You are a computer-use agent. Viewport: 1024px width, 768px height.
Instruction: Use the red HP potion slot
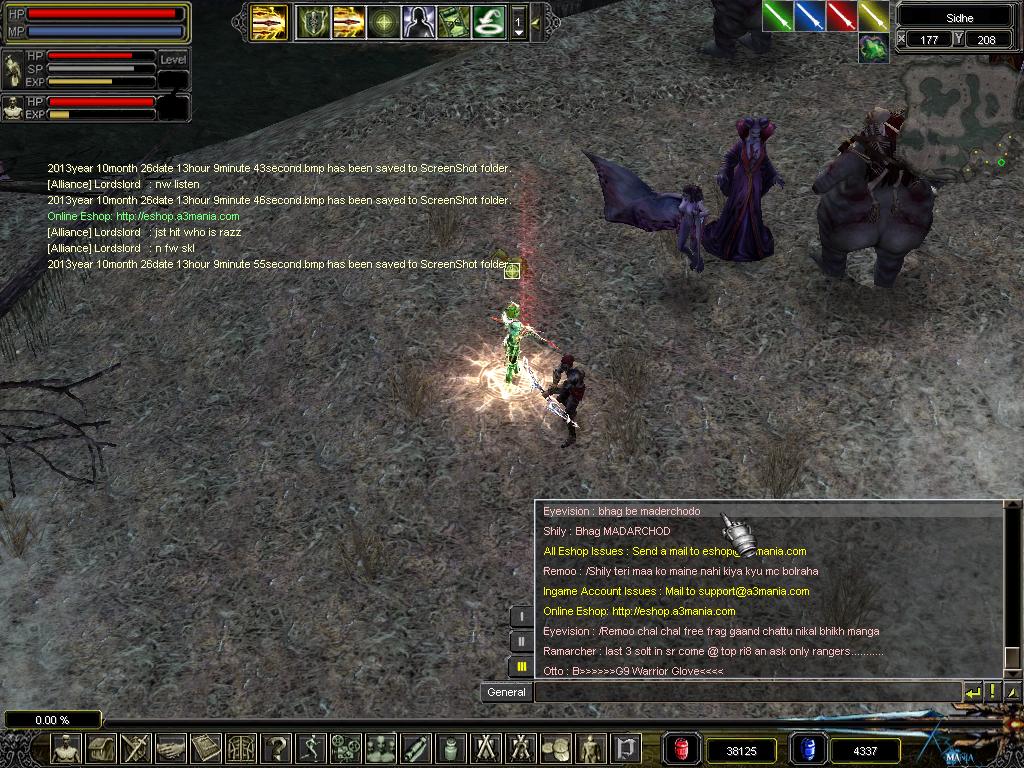(683, 748)
